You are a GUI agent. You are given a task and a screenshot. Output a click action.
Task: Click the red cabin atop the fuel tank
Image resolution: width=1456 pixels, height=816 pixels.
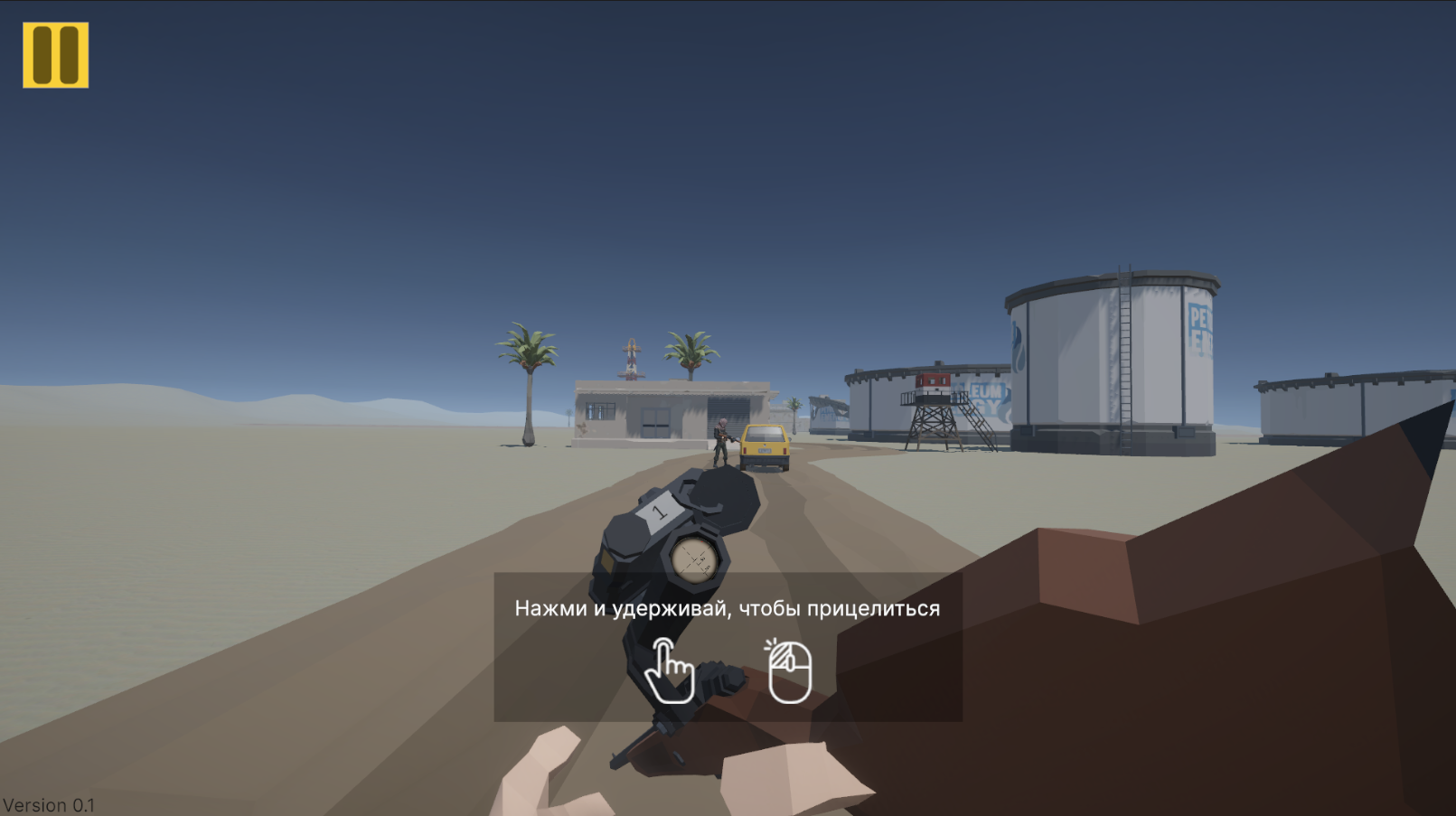point(934,381)
